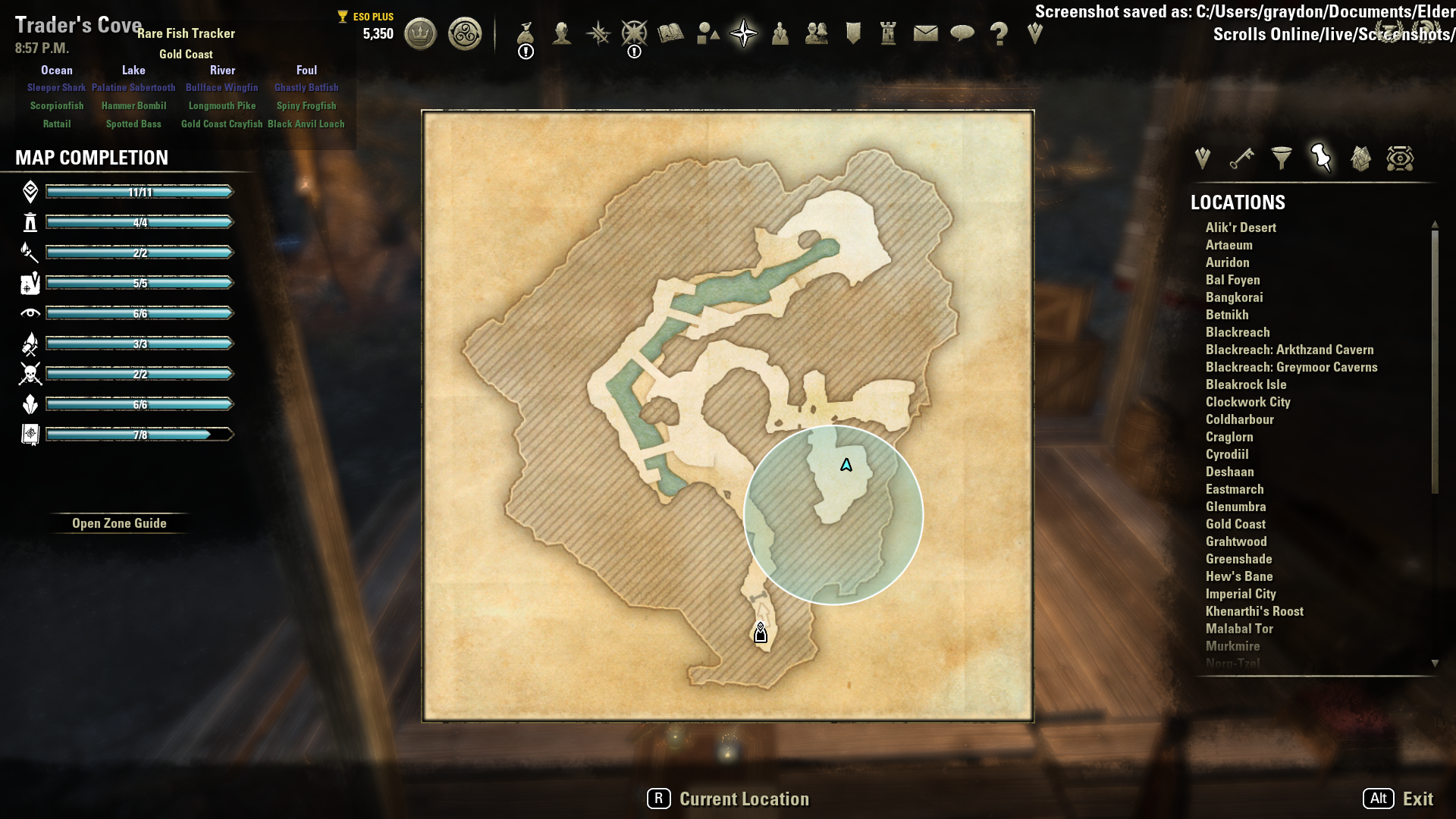The image size is (1456, 819).
Task: Show the houses tab on the map panel
Action: point(1360,158)
